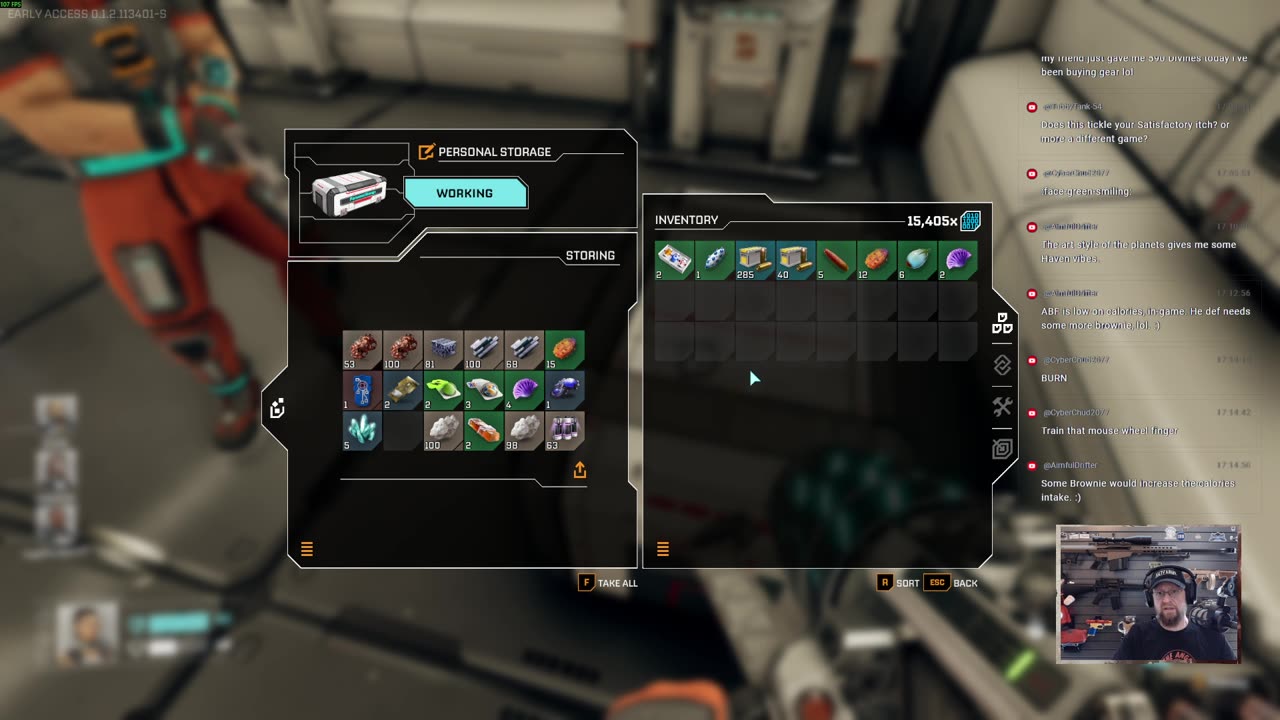
Task: Choose the white rock stack of 98
Action: point(524,431)
